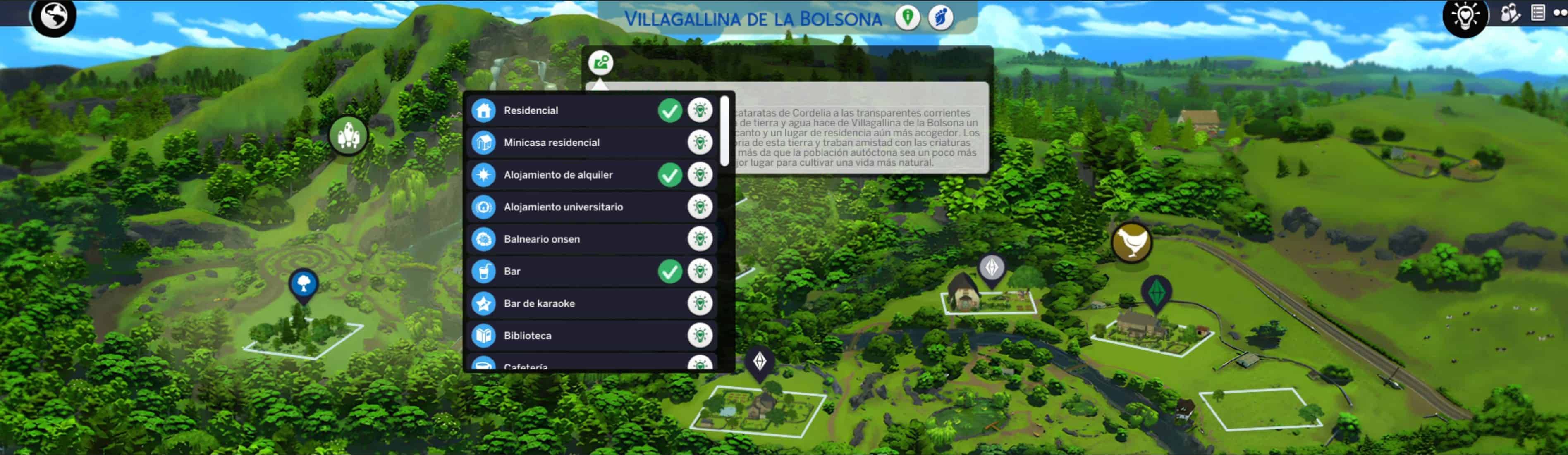Toggle the map-pin icon beside Biblioteca
This screenshot has height=455, width=1568.
point(700,335)
